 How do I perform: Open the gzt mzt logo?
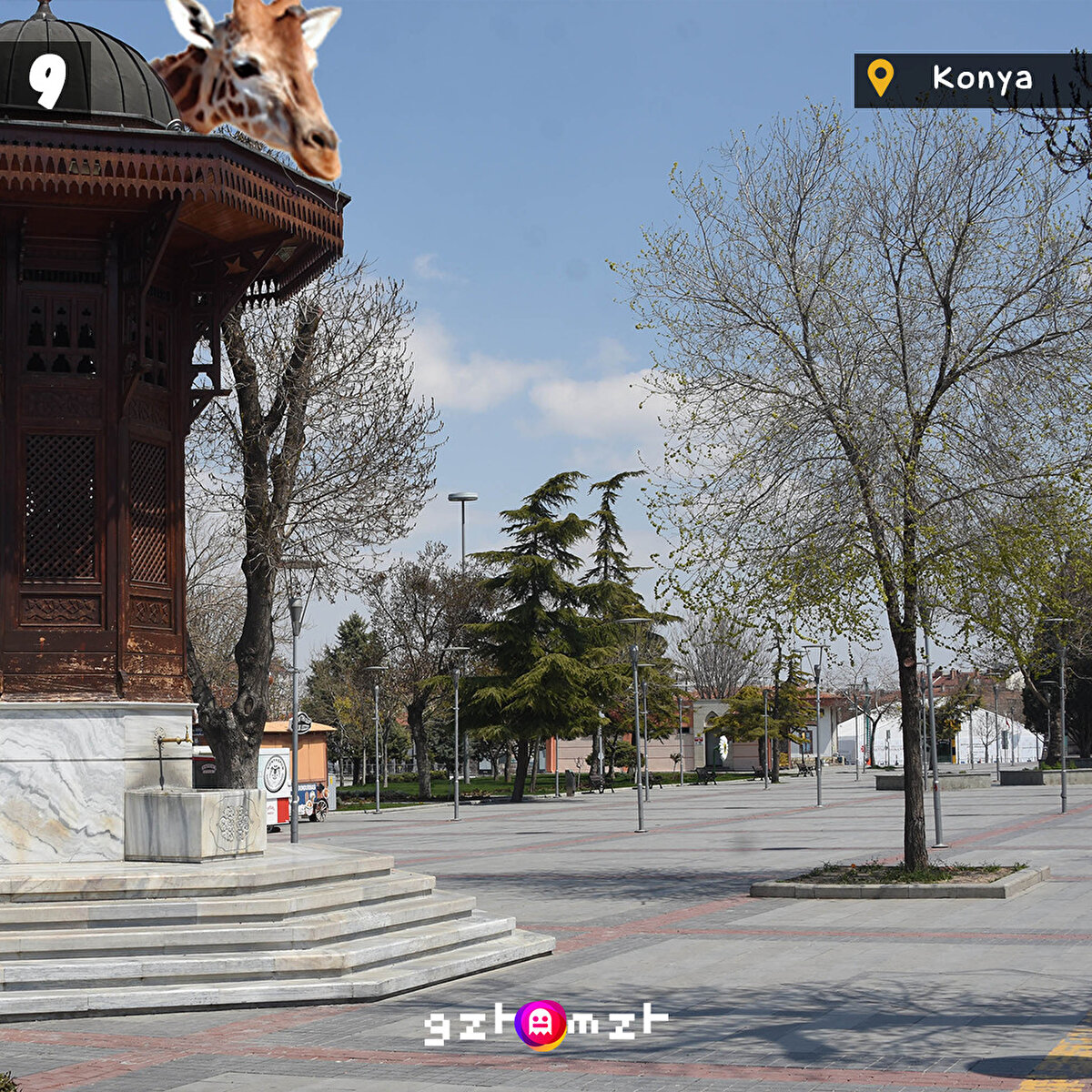pyautogui.click(x=545, y=1025)
